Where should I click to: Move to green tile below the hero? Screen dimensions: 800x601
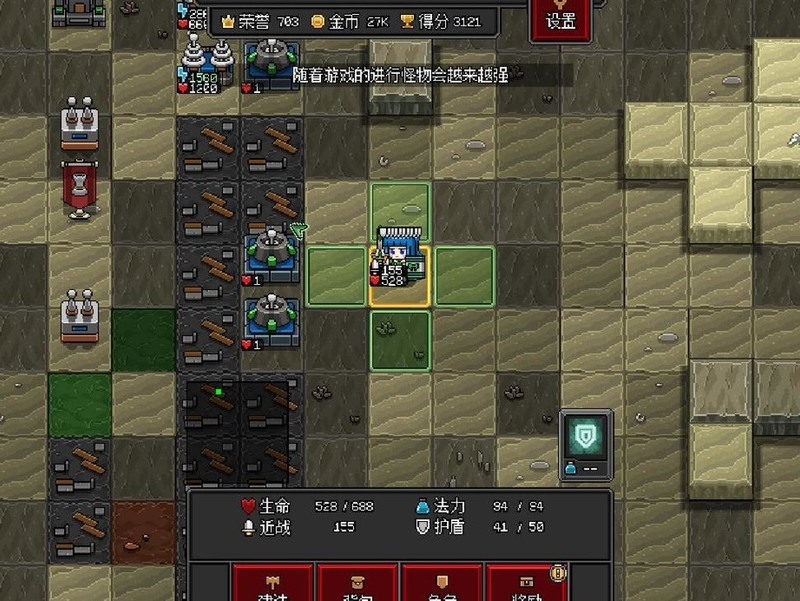pyautogui.click(x=400, y=340)
